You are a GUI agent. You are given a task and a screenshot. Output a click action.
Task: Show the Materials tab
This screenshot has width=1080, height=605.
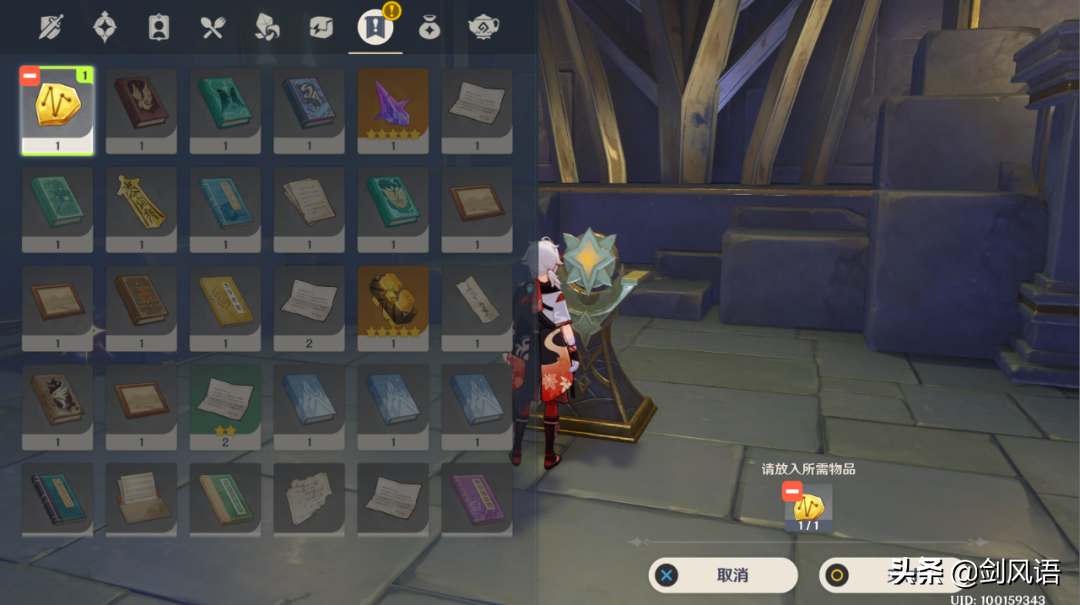pos(267,27)
